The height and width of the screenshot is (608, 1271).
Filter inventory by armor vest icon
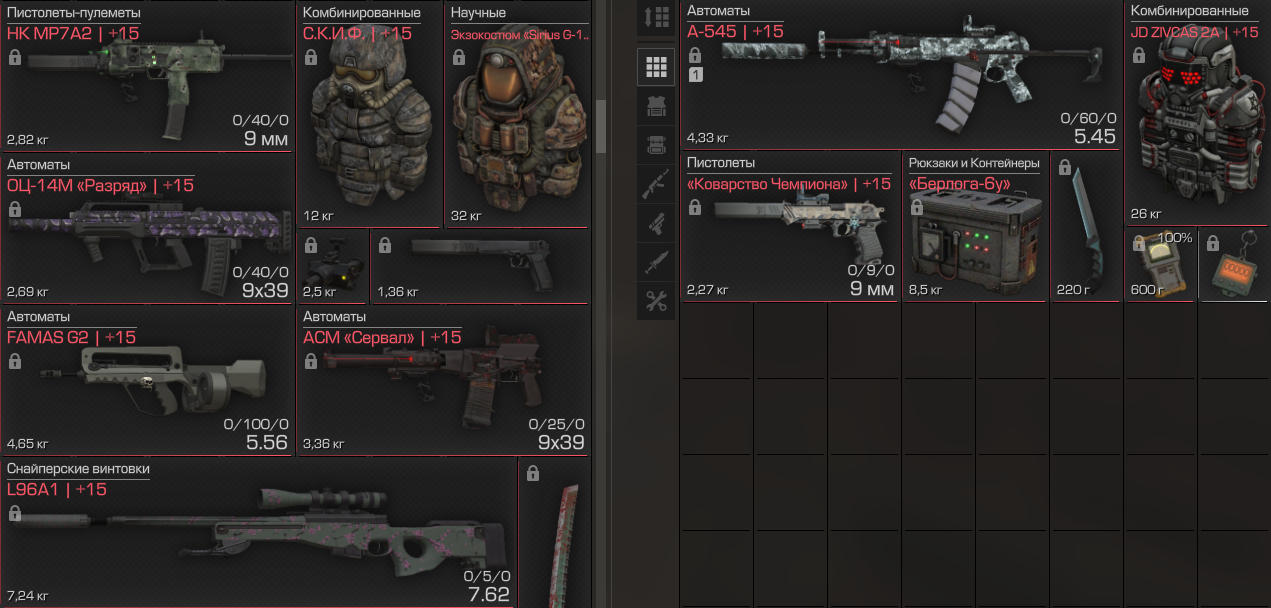(x=657, y=105)
